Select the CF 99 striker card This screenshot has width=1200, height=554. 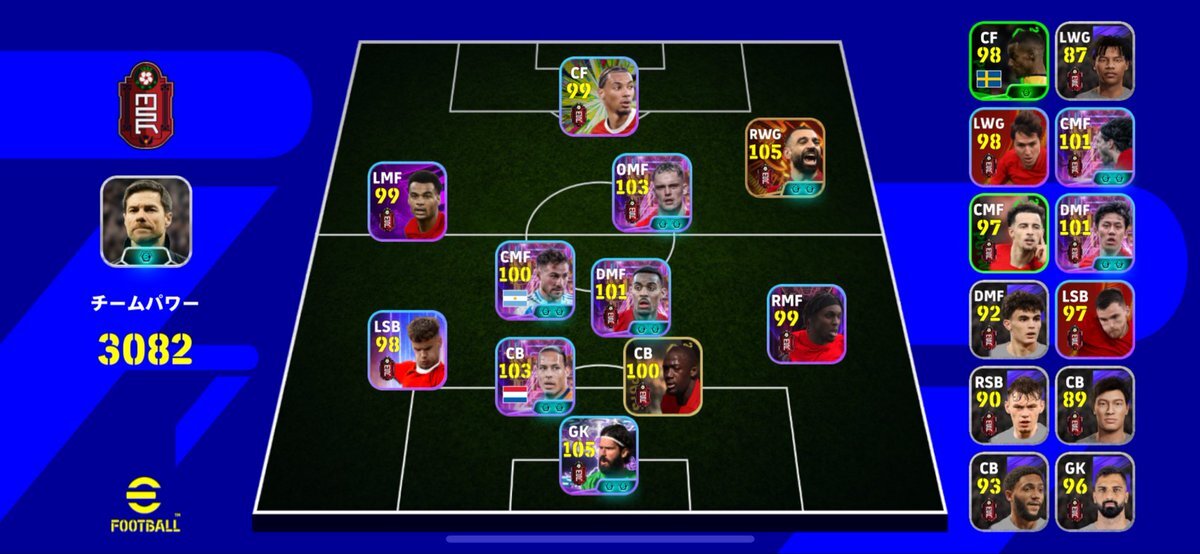coord(599,96)
